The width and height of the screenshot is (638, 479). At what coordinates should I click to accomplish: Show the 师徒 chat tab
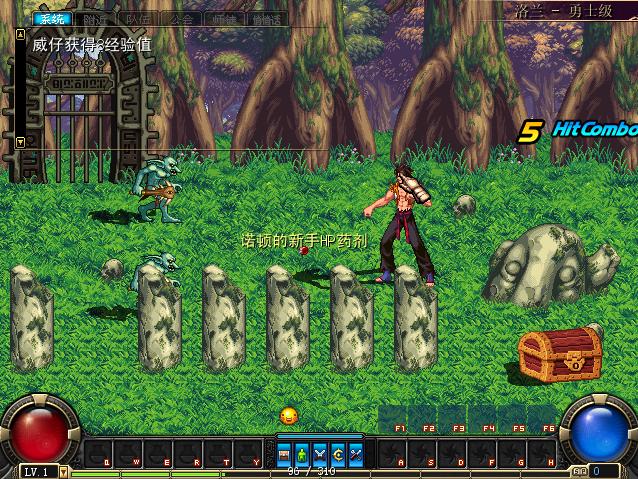click(x=223, y=19)
